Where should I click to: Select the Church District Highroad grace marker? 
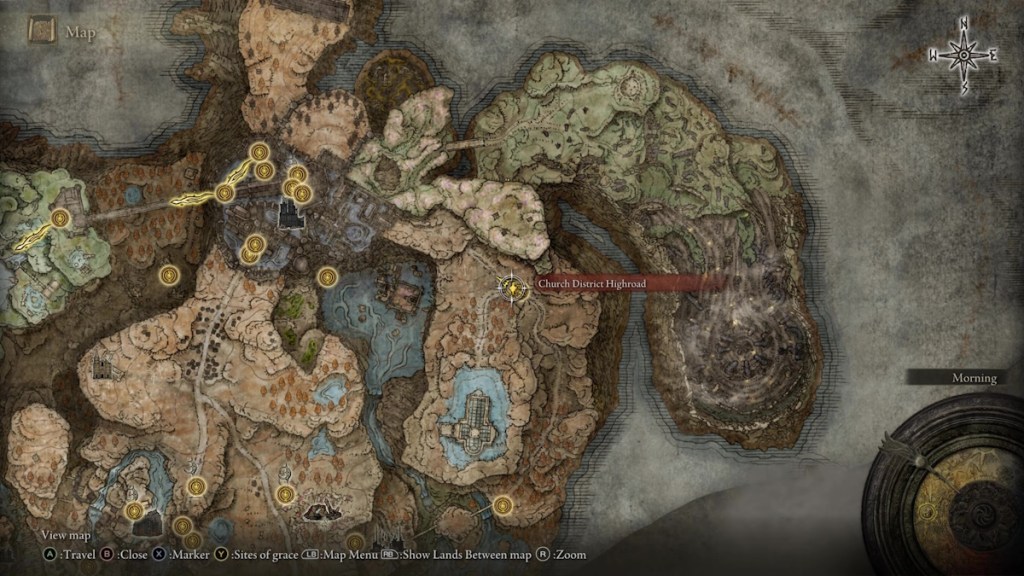click(x=513, y=287)
